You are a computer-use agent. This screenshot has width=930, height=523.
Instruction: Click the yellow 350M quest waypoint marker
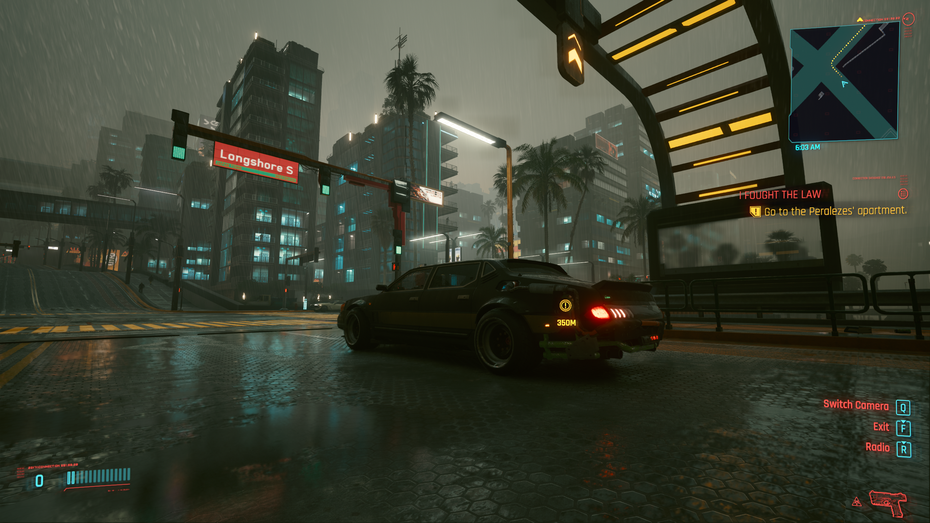click(566, 305)
